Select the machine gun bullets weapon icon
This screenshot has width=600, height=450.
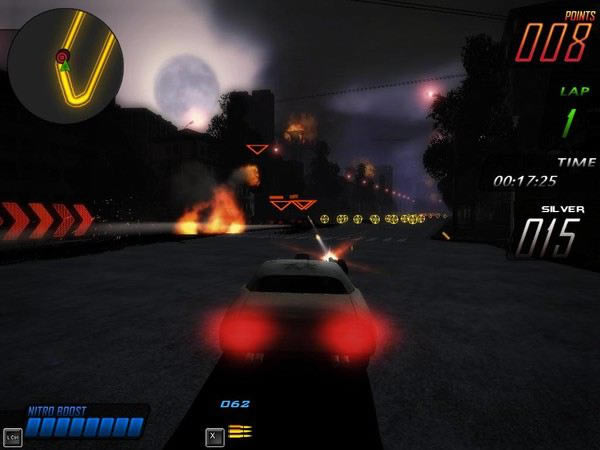pyautogui.click(x=240, y=431)
